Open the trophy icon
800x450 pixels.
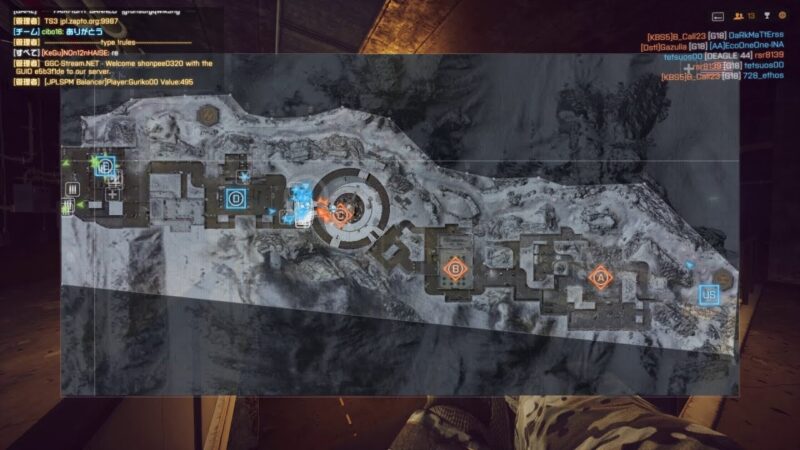pos(764,16)
